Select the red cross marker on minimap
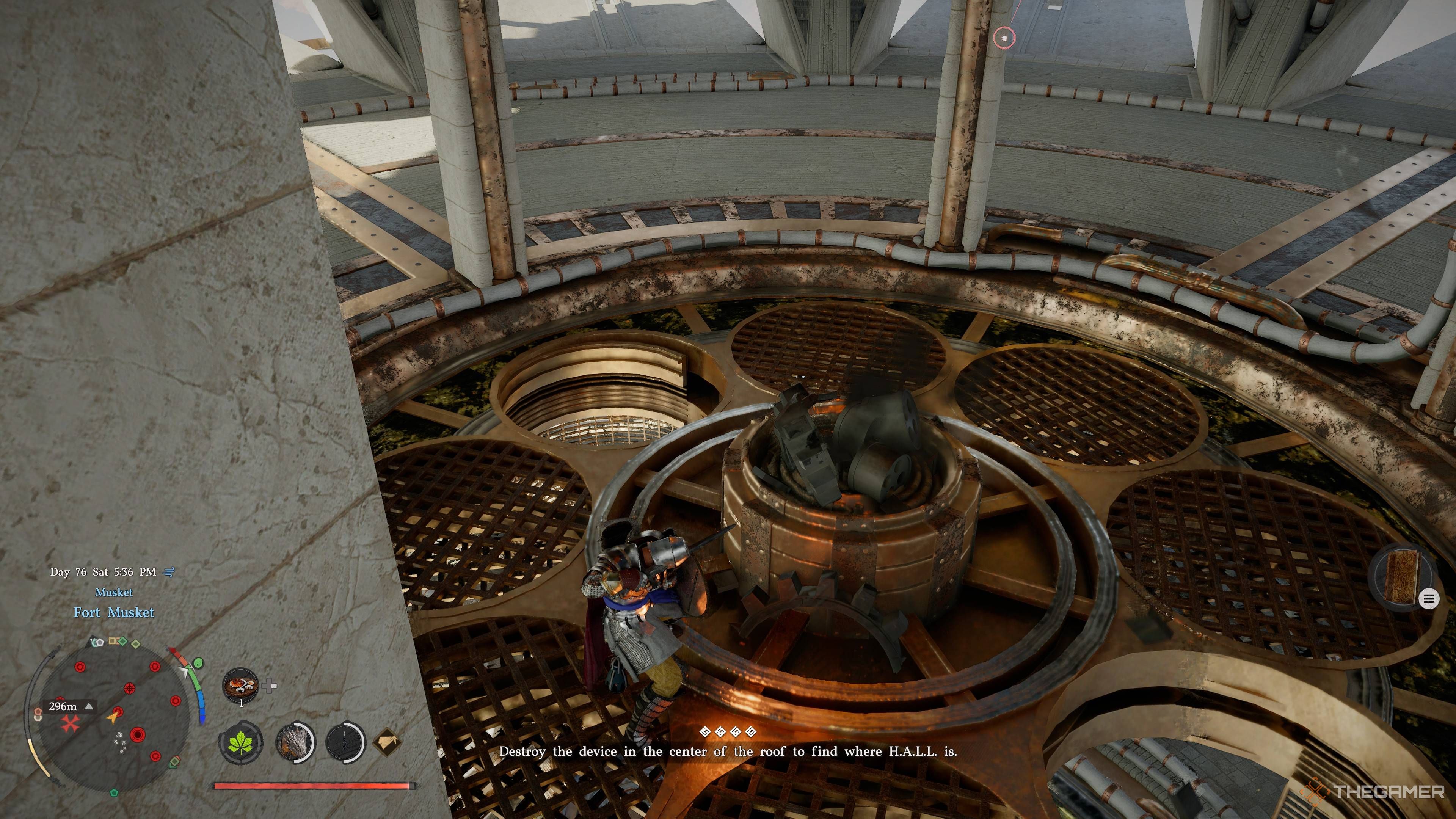Image resolution: width=1456 pixels, height=819 pixels. point(70,724)
